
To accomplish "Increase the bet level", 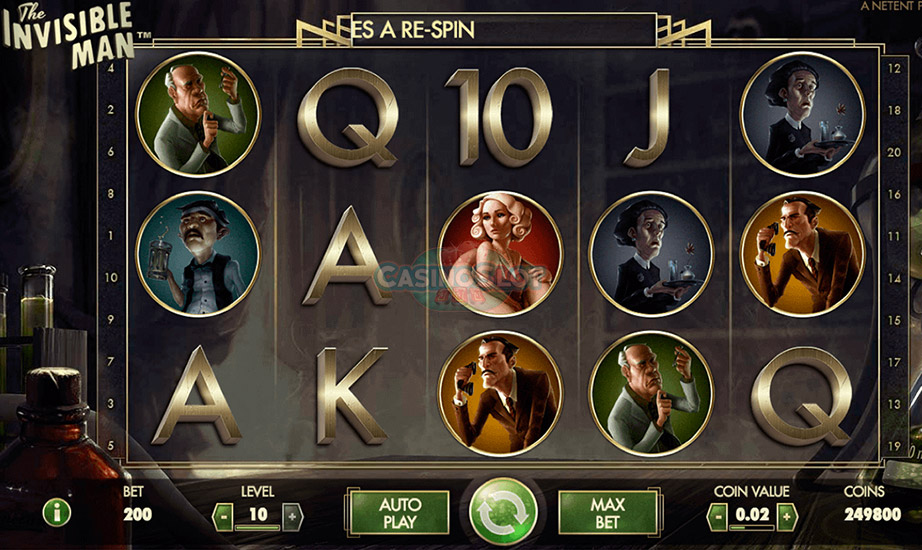I will click(x=291, y=516).
